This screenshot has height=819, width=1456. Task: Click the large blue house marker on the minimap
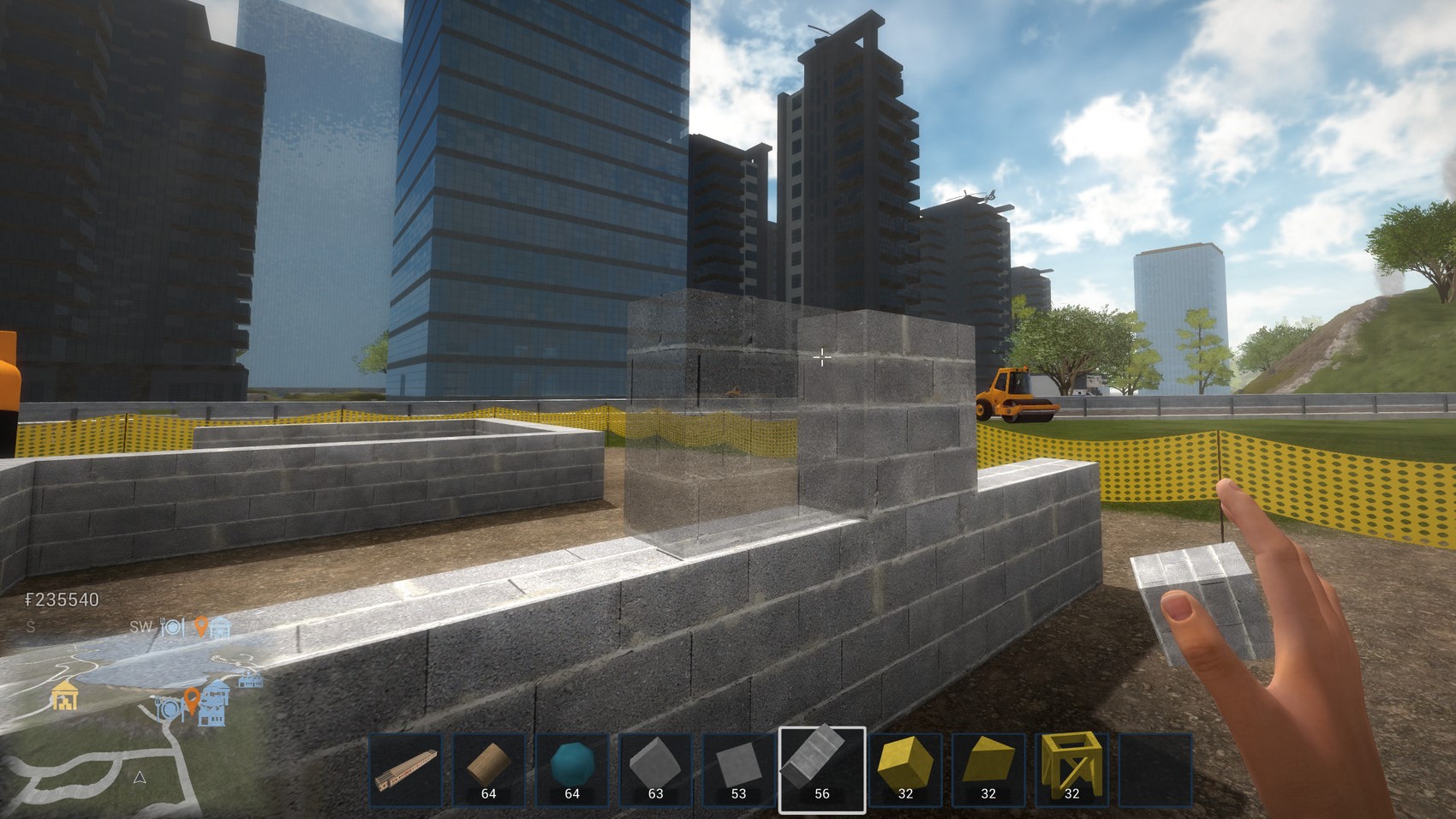pyautogui.click(x=214, y=704)
